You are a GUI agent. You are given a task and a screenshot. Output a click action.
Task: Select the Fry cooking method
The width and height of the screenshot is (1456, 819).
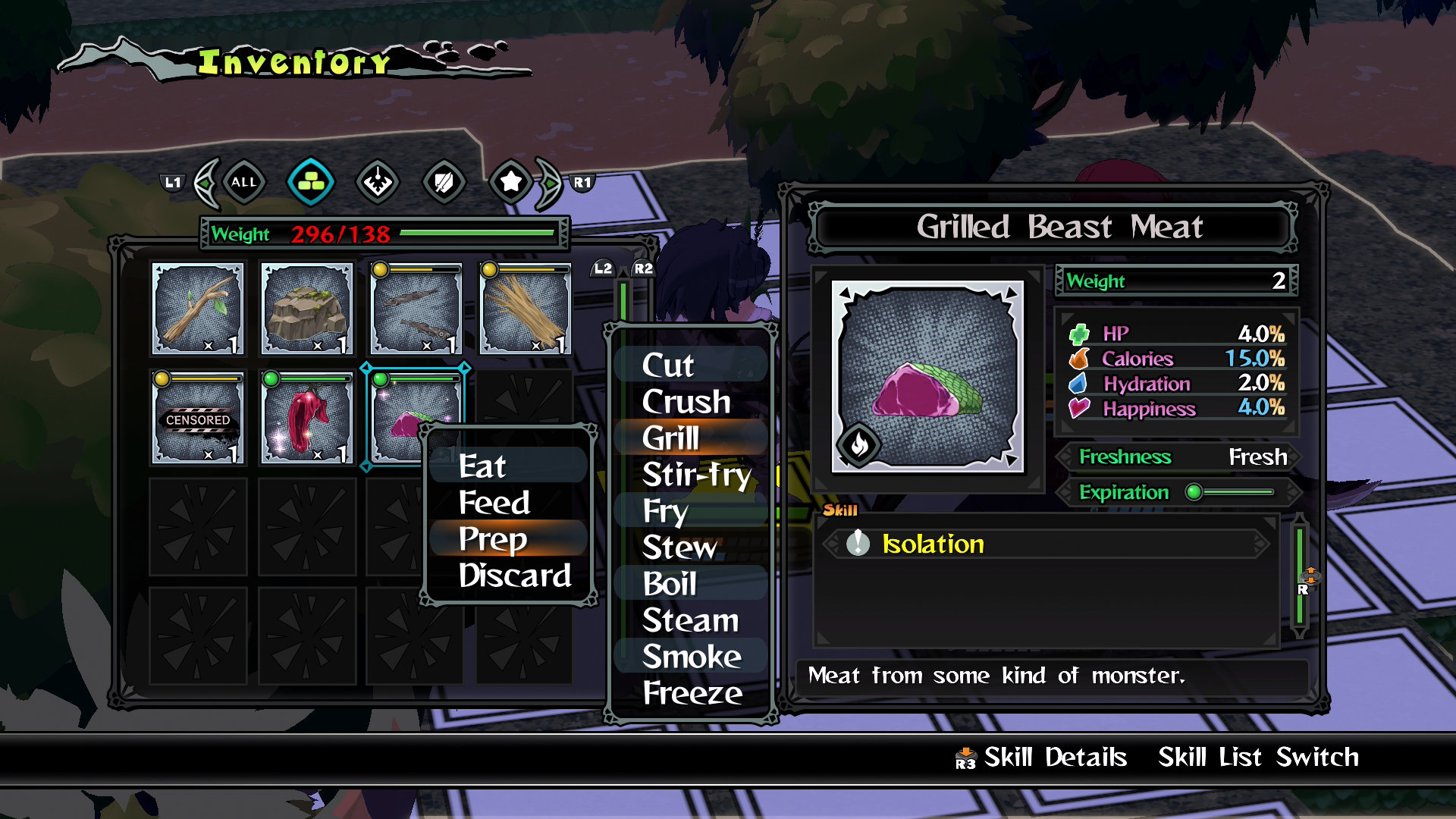tap(665, 511)
